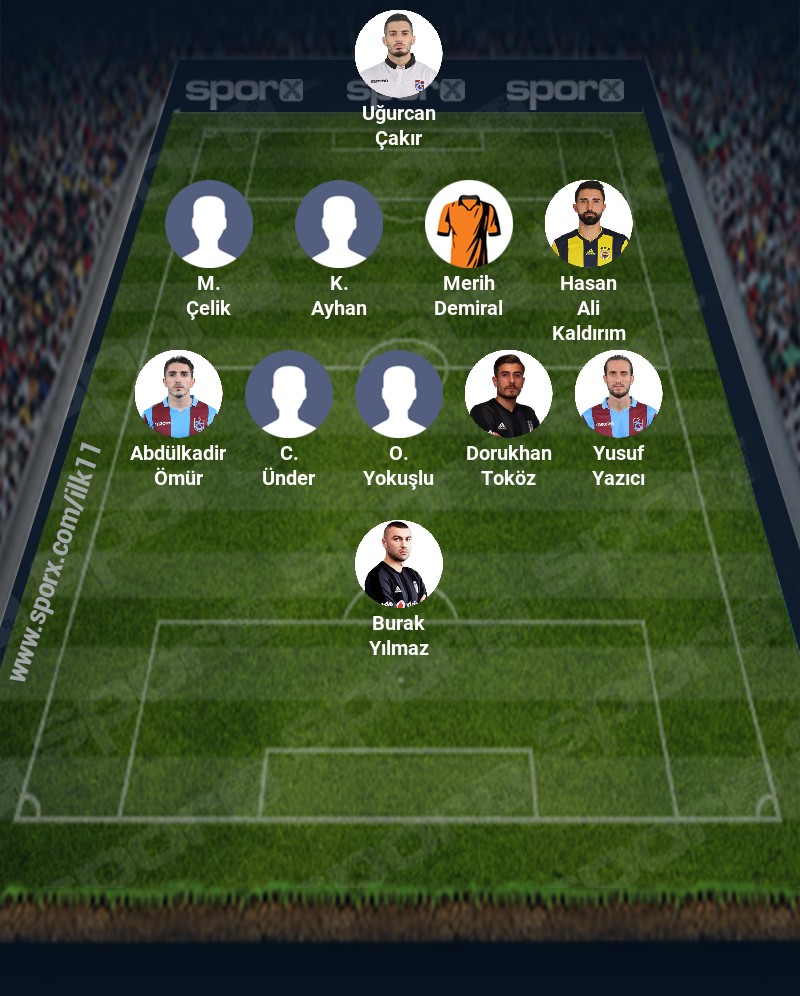Select striker Burak Yılmaz's portrait
The height and width of the screenshot is (996, 800).
(x=399, y=564)
